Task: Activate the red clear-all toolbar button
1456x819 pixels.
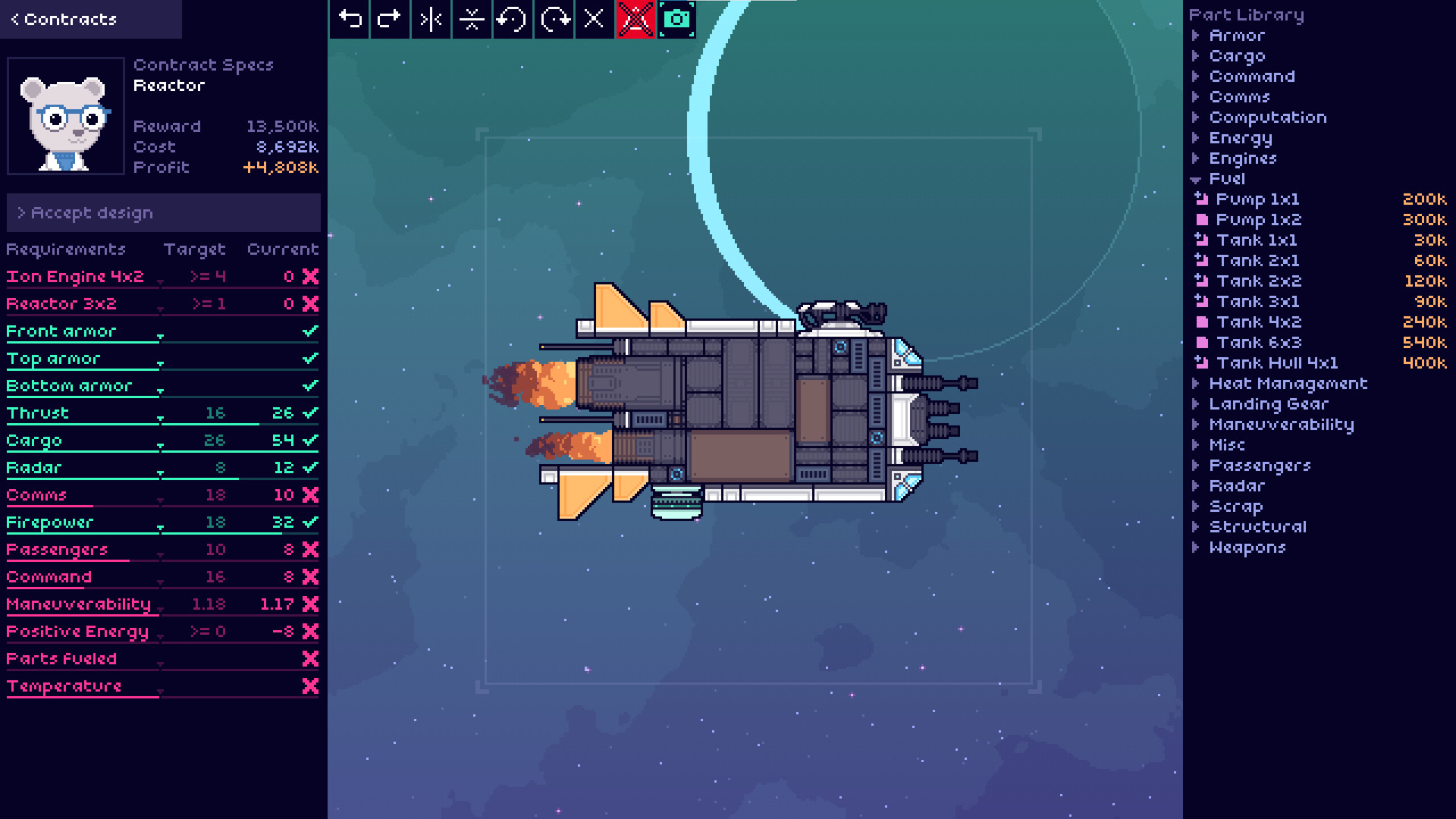Action: (x=635, y=19)
